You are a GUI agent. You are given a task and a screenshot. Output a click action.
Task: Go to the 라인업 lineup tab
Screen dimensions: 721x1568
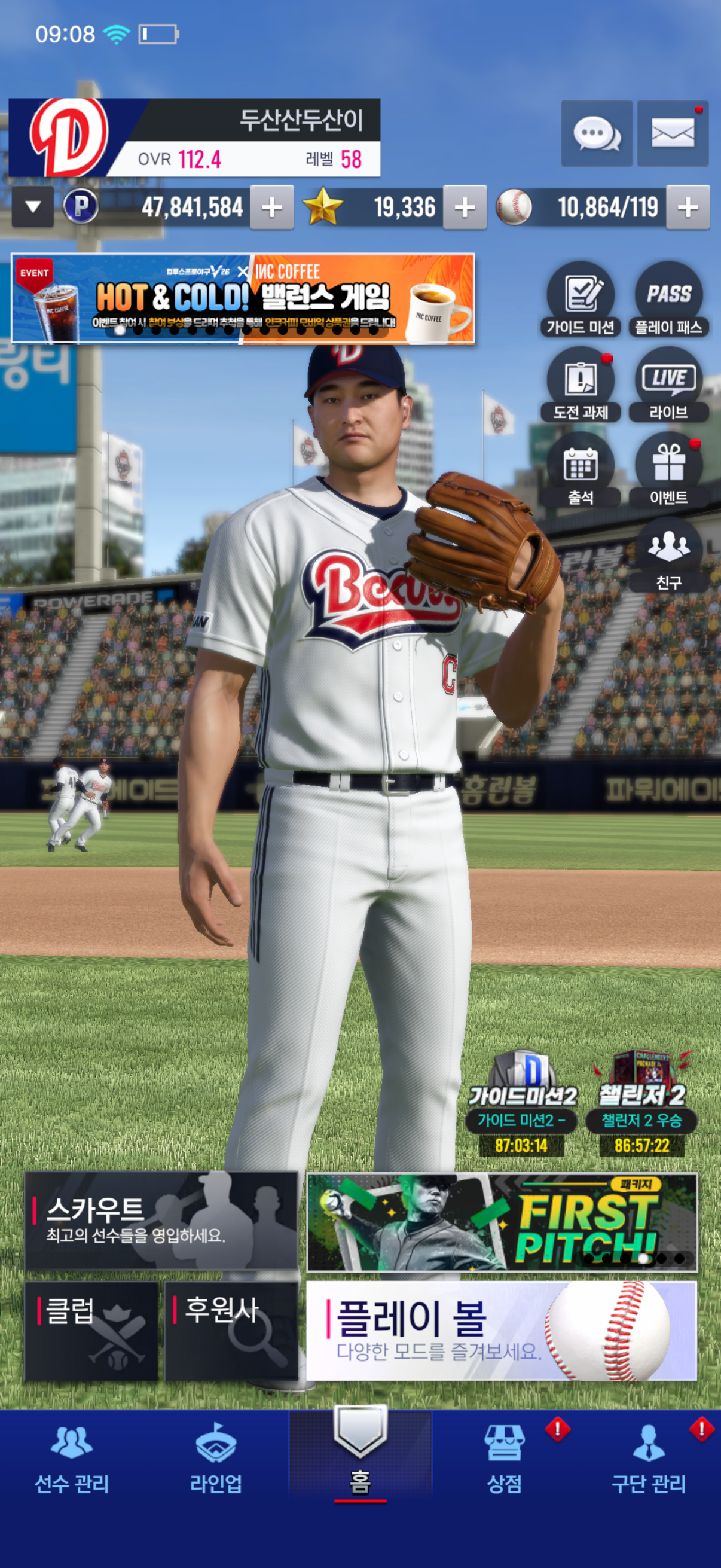(216, 1460)
